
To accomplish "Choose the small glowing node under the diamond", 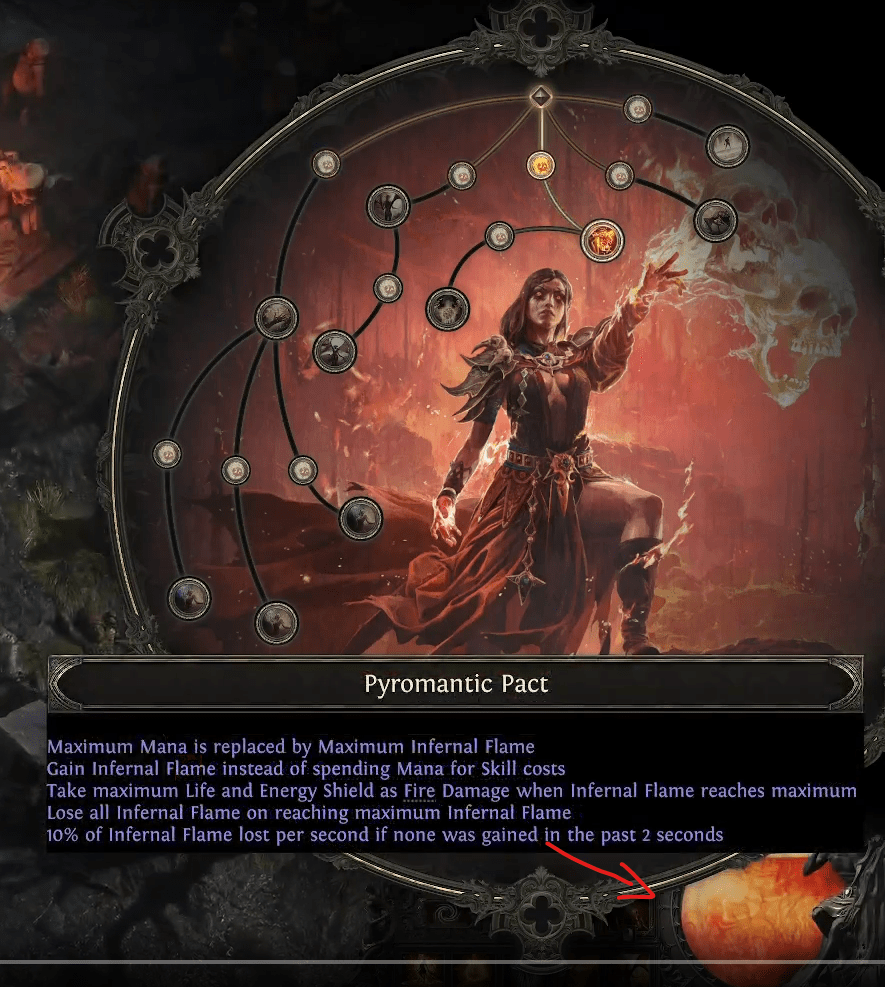I will coord(540,164).
